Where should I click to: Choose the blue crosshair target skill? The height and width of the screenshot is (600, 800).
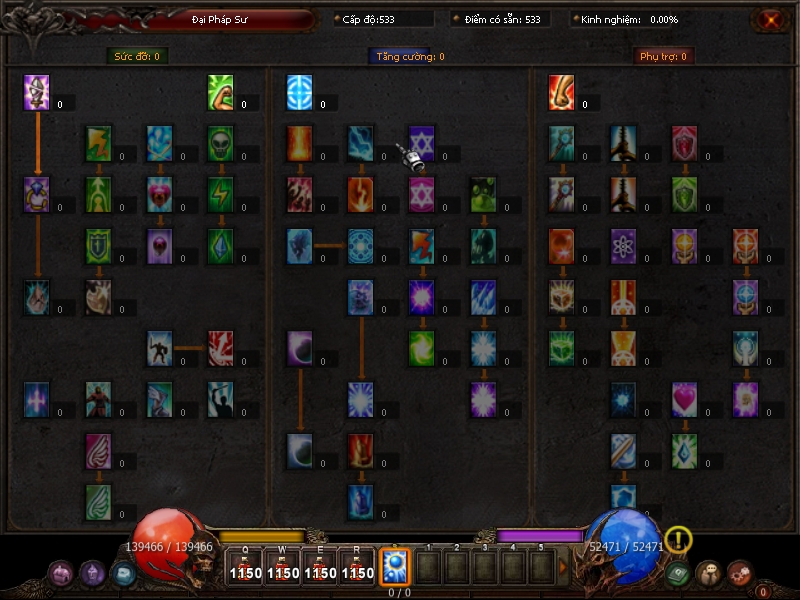tap(299, 92)
